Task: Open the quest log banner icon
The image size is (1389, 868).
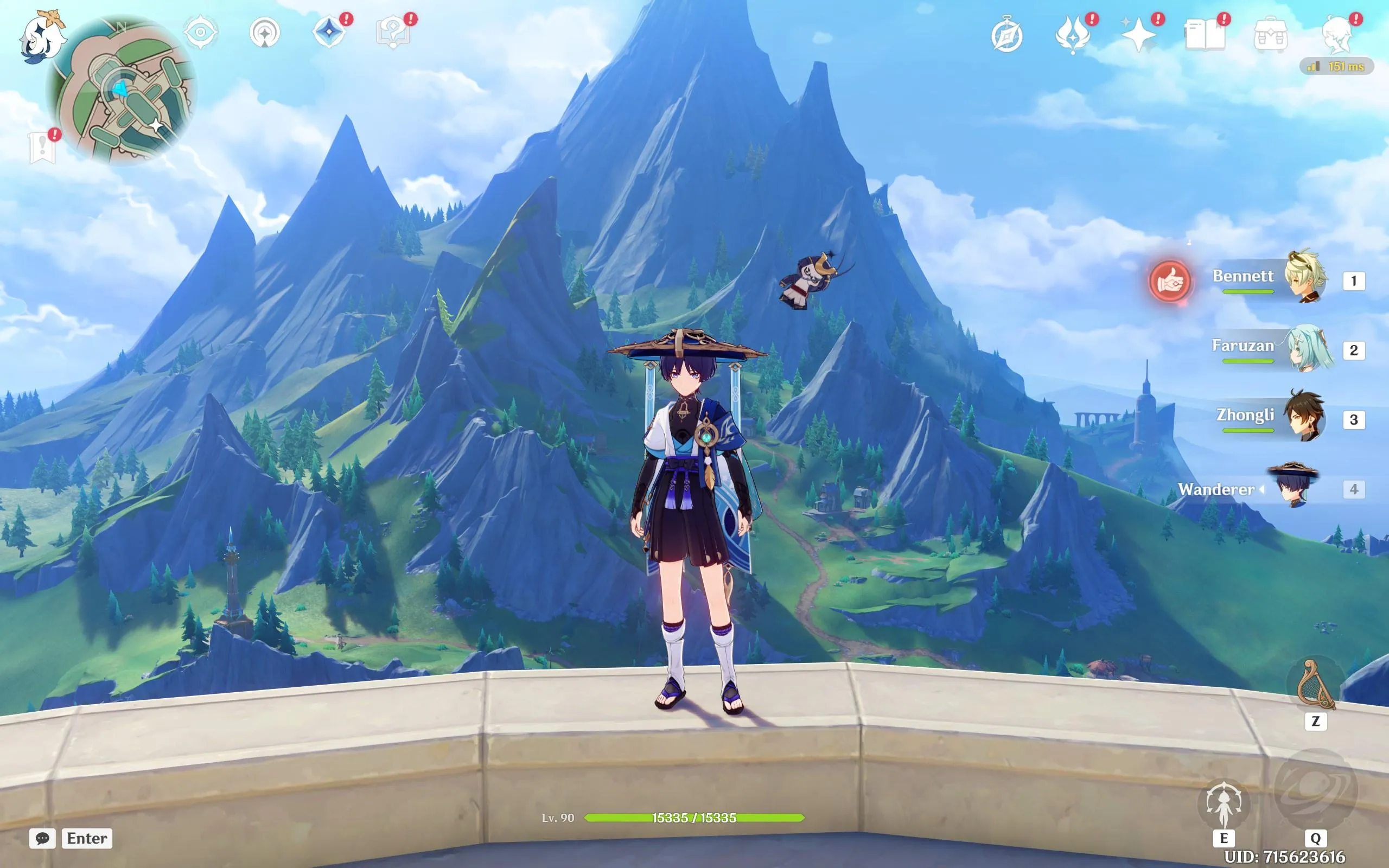Action: pyautogui.click(x=42, y=148)
